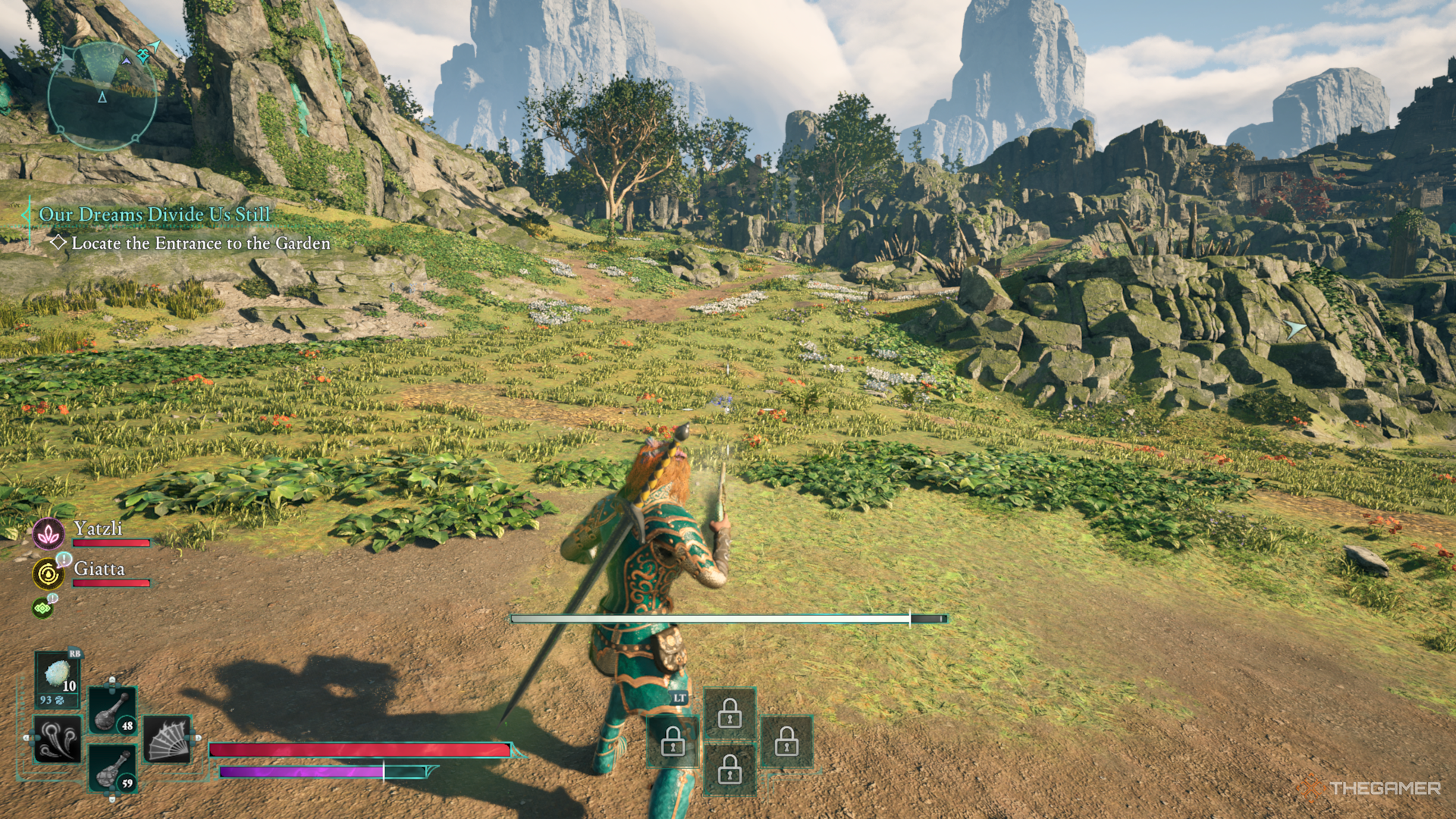This screenshot has width=1456, height=819.
Task: Use the potion flask showing 48
Action: tap(113, 711)
